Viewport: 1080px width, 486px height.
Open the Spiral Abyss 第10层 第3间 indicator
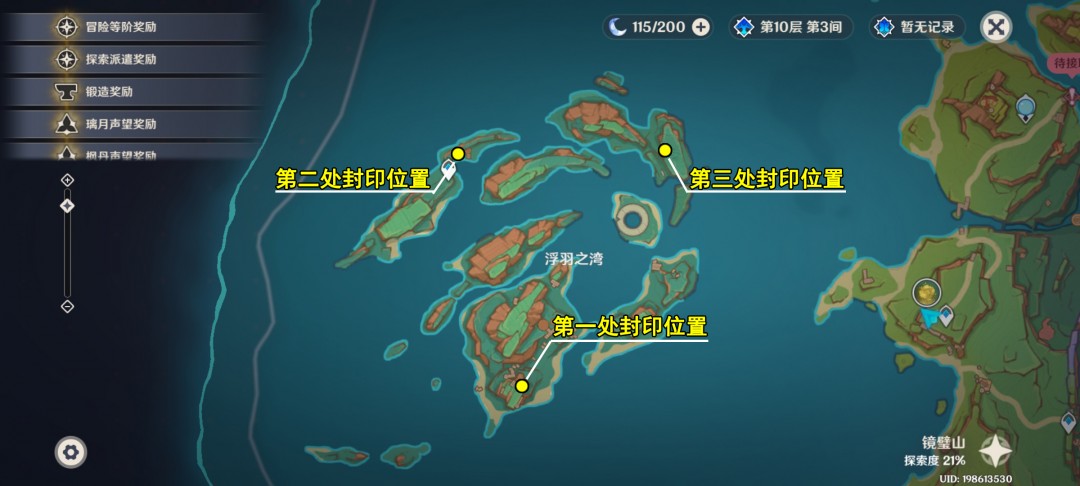point(791,27)
